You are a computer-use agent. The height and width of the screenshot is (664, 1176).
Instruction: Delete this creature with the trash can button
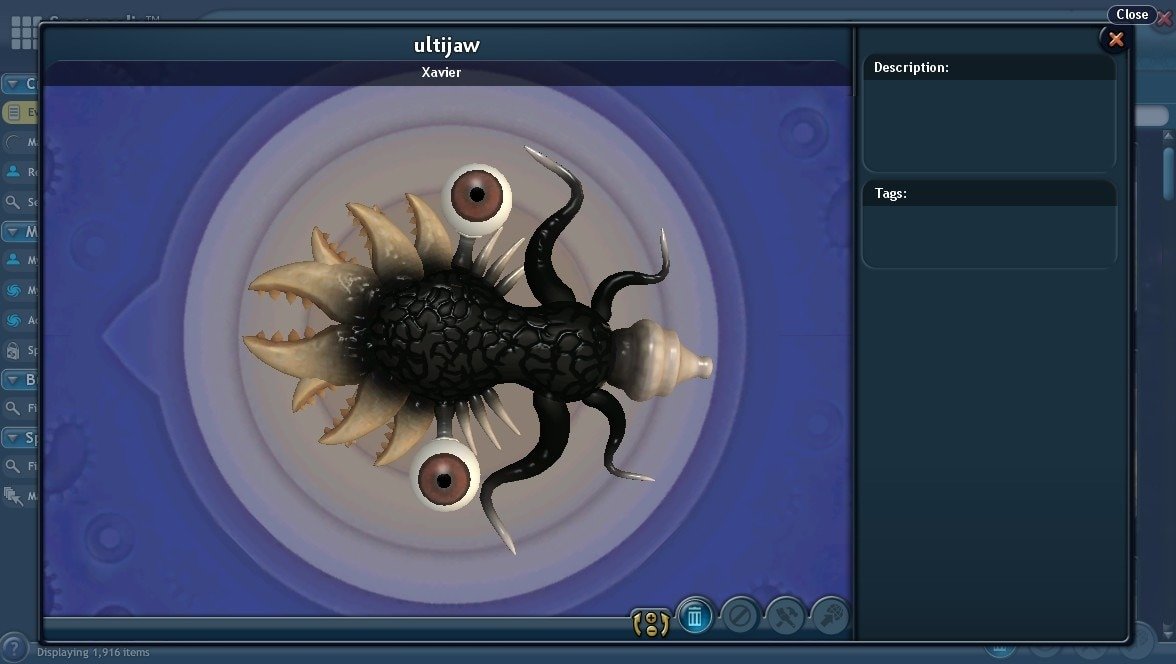pyautogui.click(x=695, y=616)
